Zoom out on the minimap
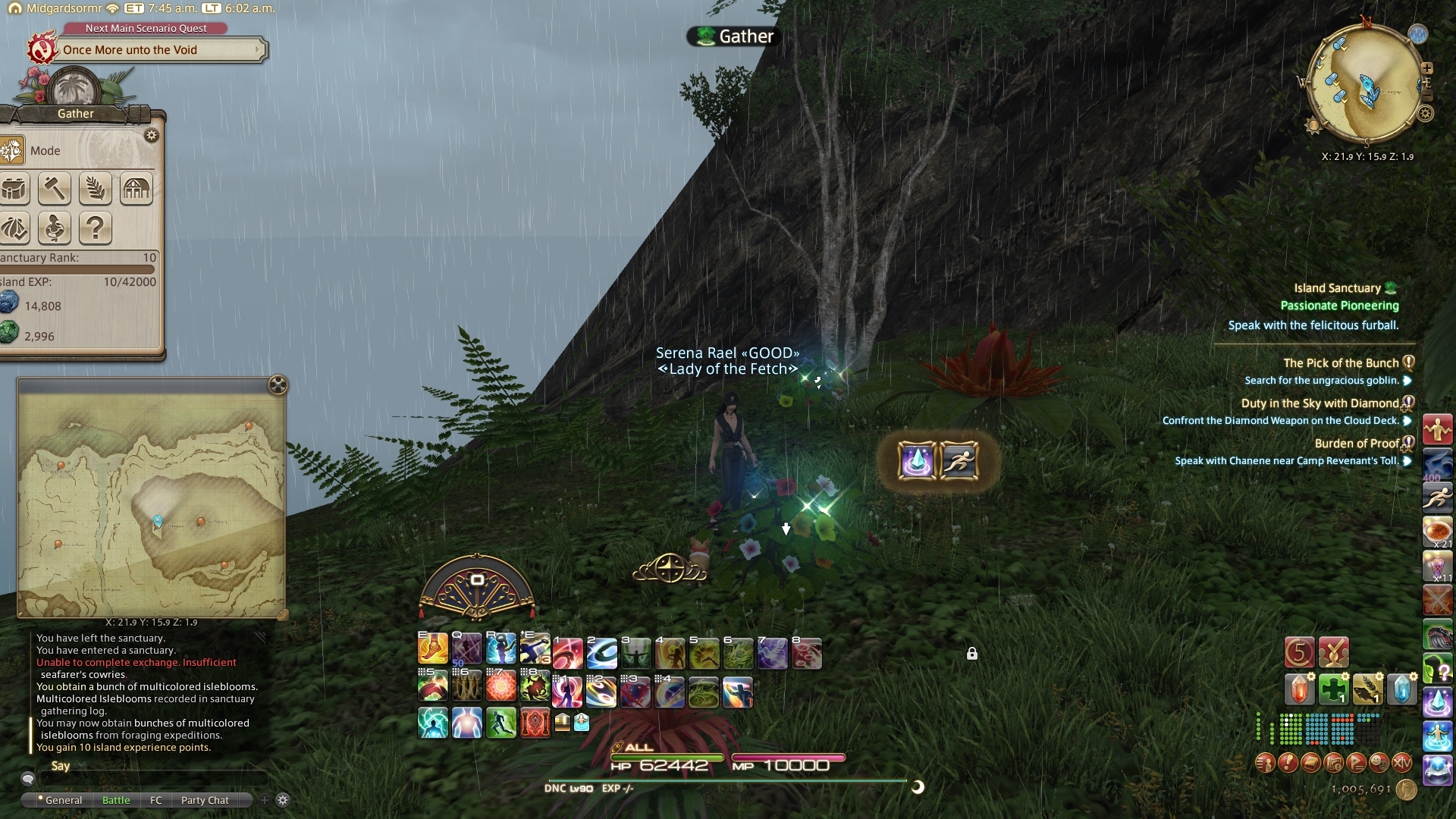 tap(1426, 96)
